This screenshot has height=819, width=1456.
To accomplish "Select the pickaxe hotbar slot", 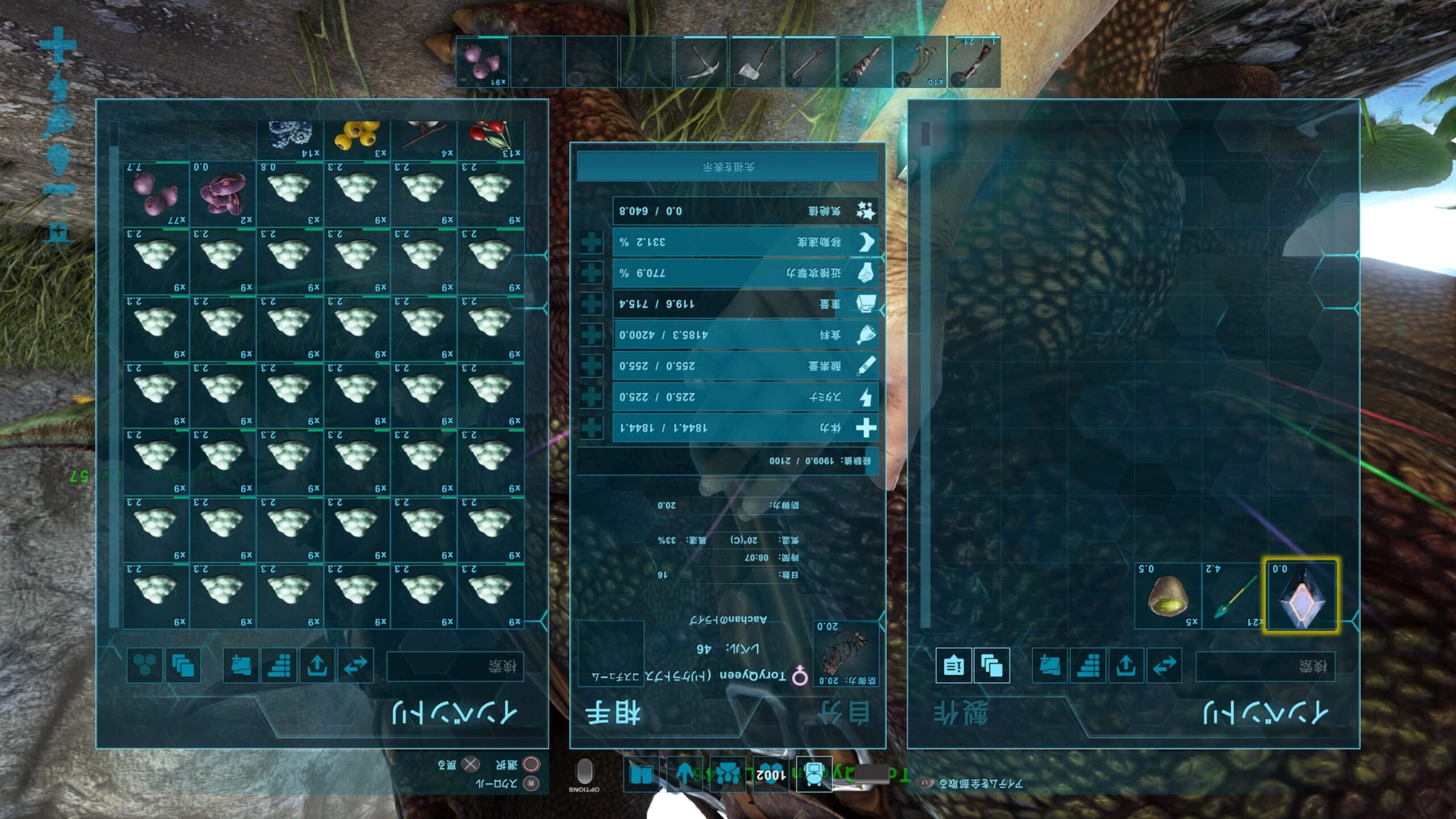I will tap(701, 62).
